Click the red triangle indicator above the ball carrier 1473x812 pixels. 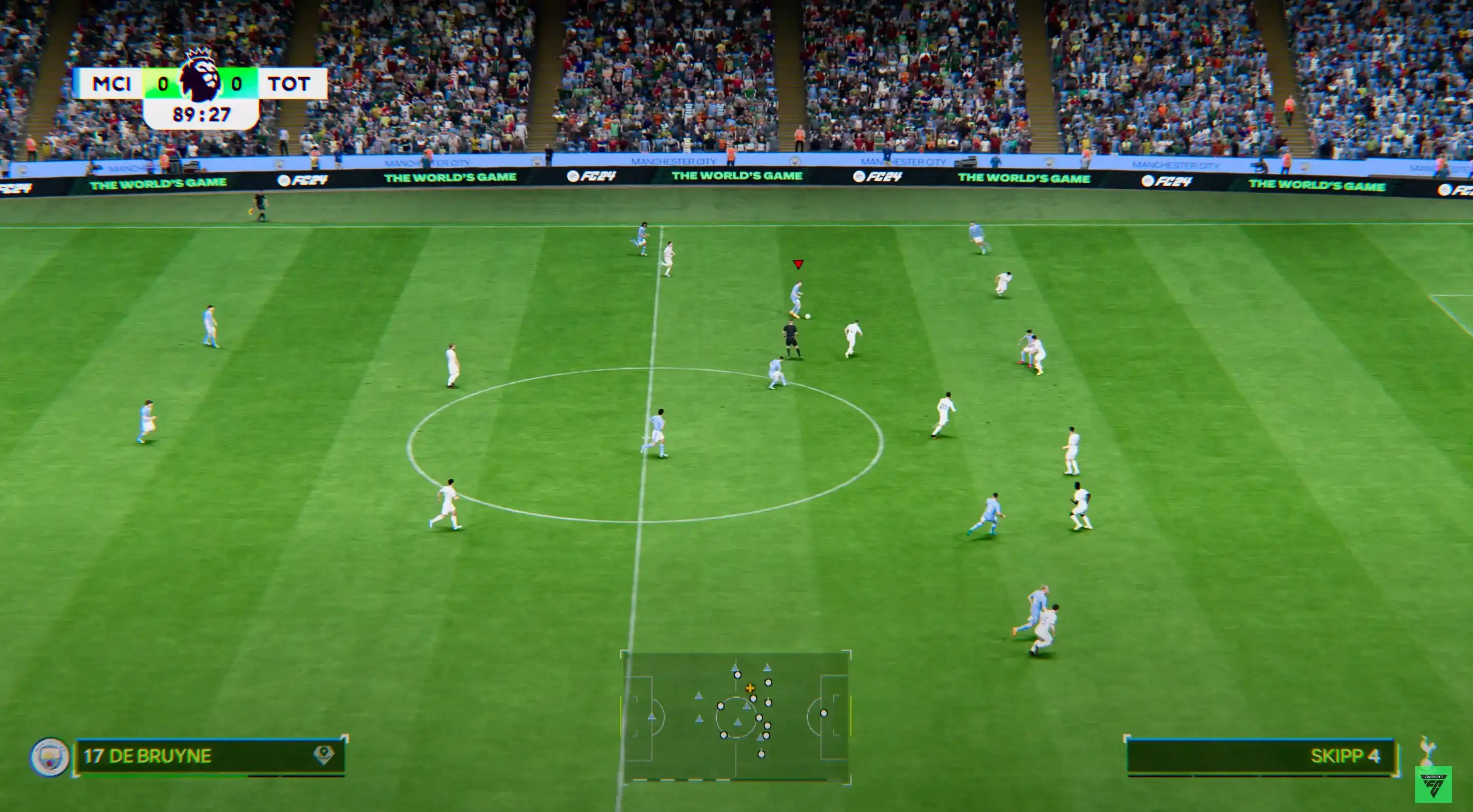(x=798, y=265)
